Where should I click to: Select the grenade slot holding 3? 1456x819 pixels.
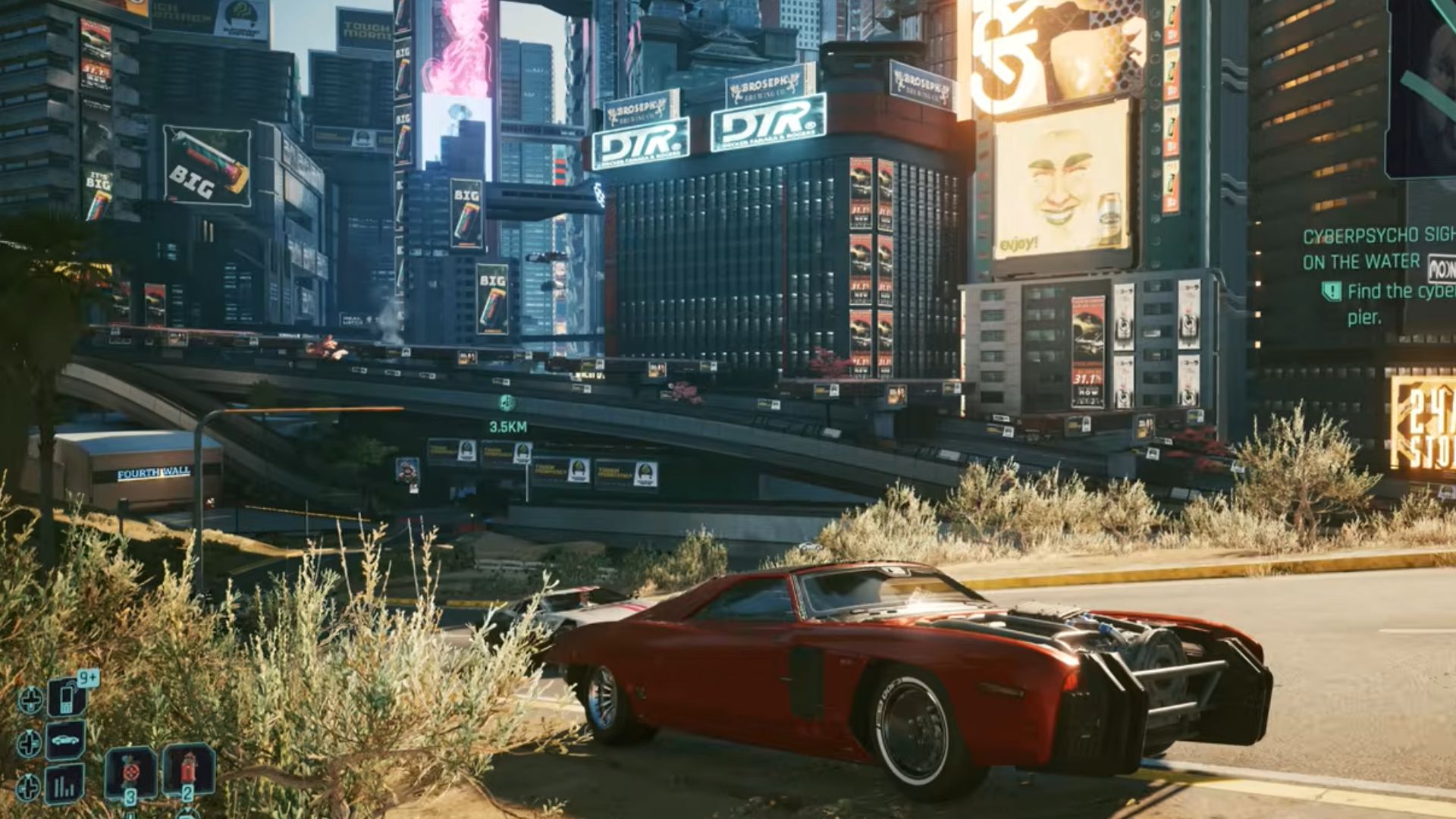pyautogui.click(x=130, y=772)
